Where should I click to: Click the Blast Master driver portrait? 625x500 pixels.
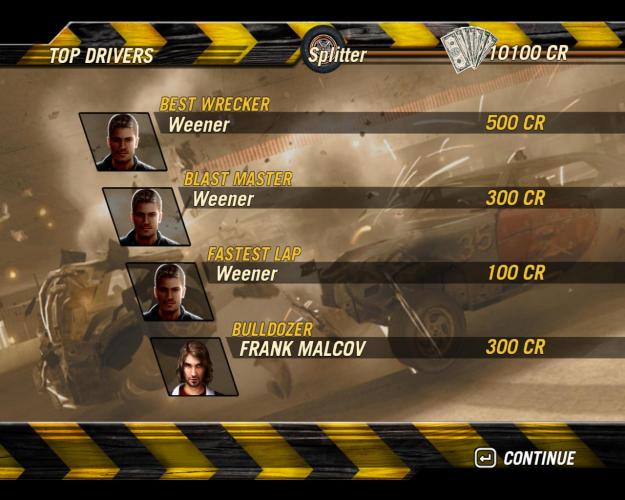point(146,216)
